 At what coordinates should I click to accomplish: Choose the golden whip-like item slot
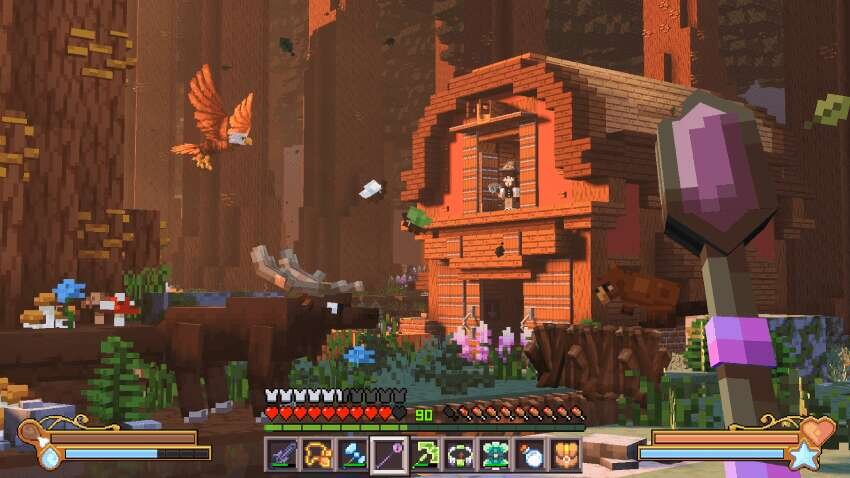(317, 455)
